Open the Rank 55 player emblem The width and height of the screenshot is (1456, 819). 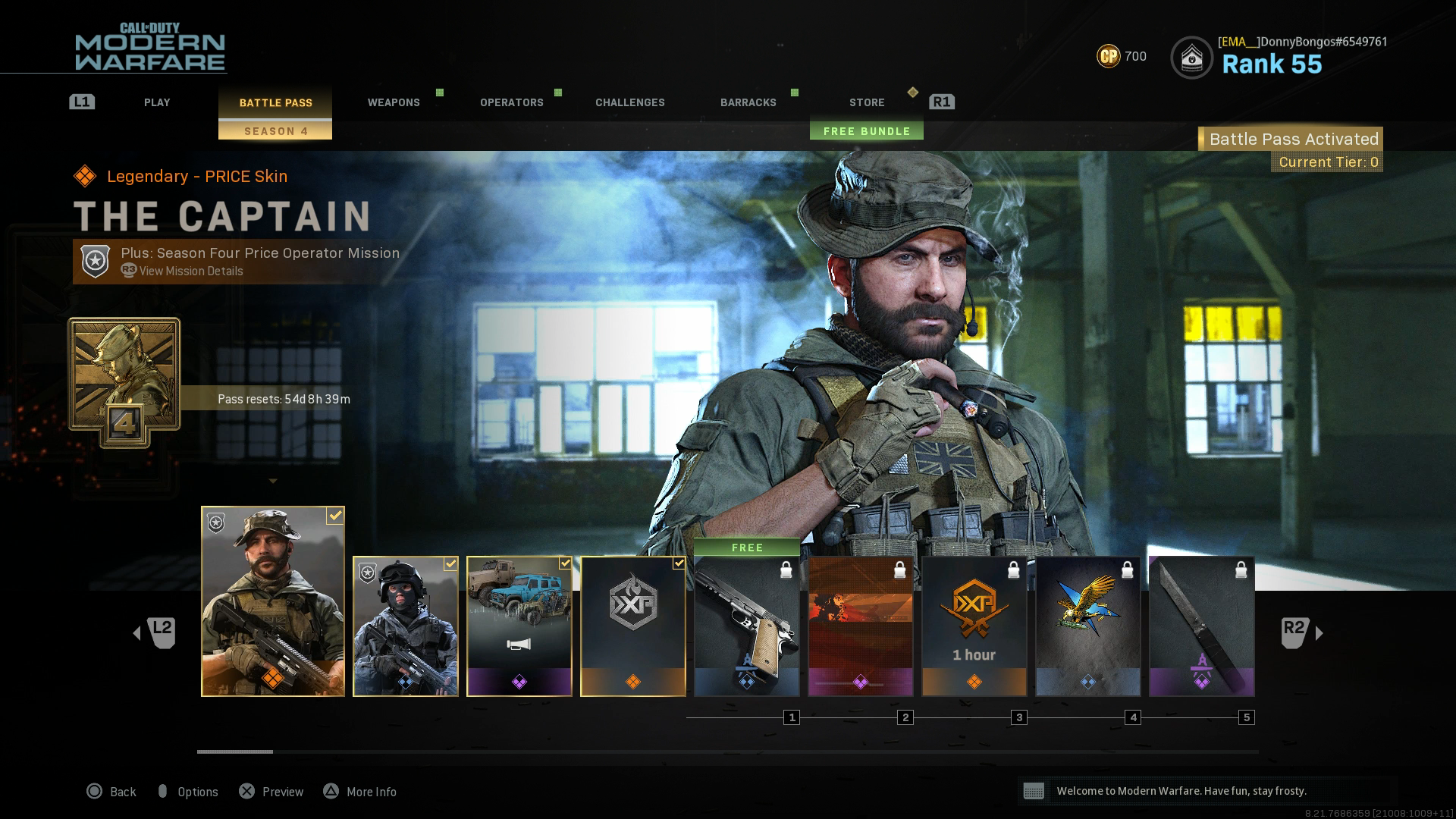(x=1193, y=57)
